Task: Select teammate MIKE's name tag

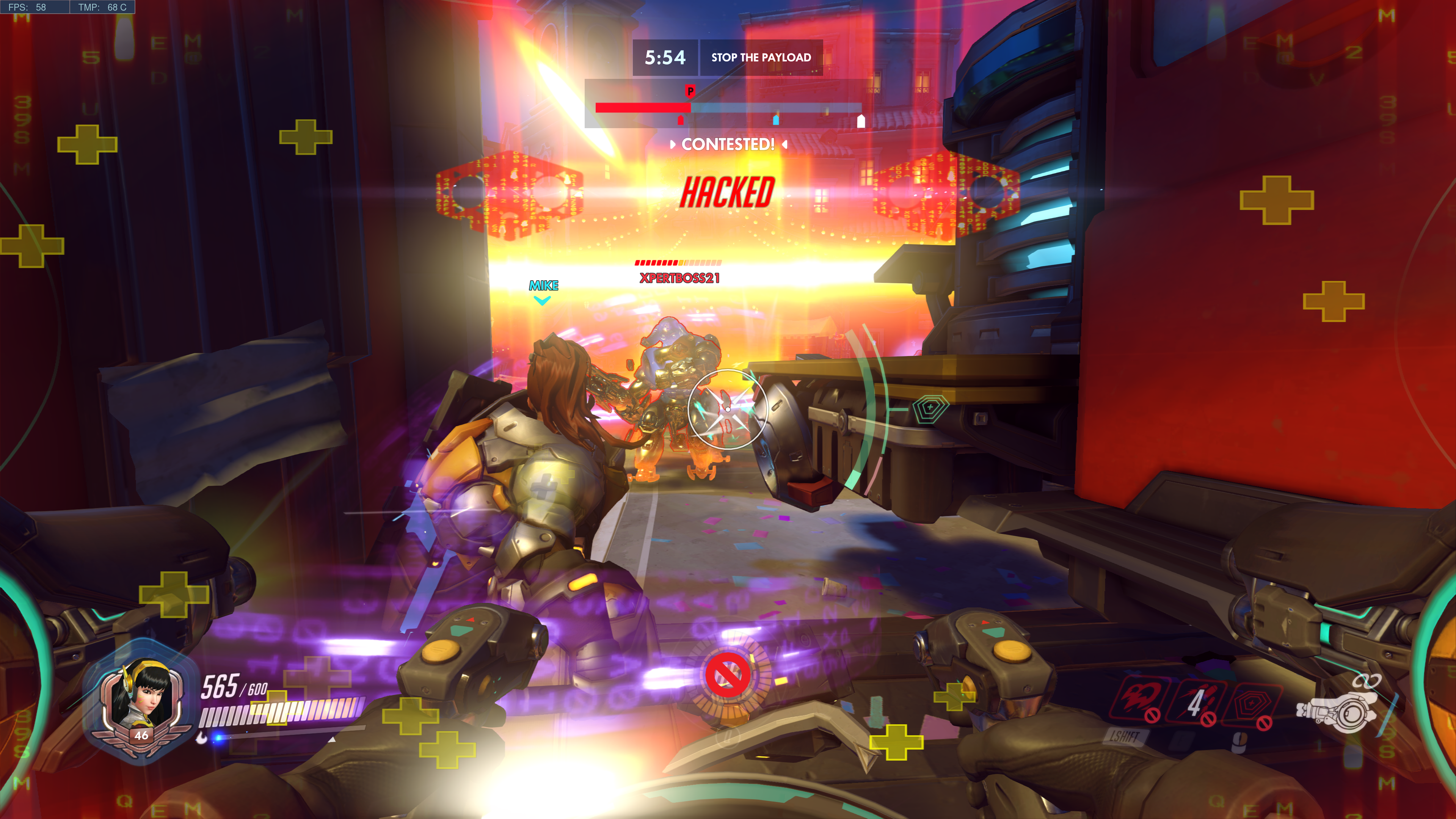Action: click(x=543, y=286)
